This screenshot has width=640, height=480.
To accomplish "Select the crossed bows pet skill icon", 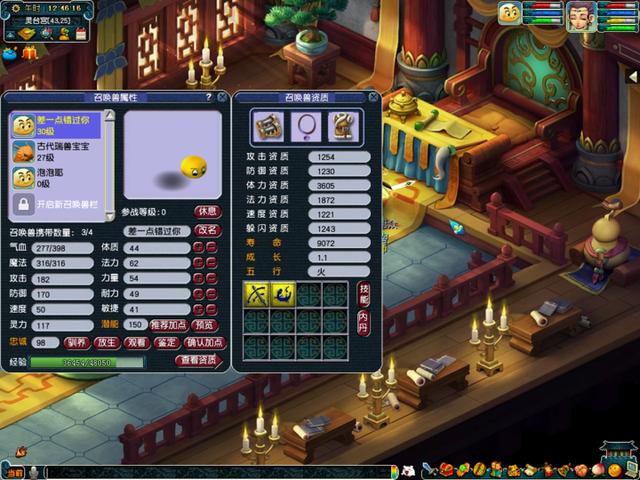I will click(256, 294).
